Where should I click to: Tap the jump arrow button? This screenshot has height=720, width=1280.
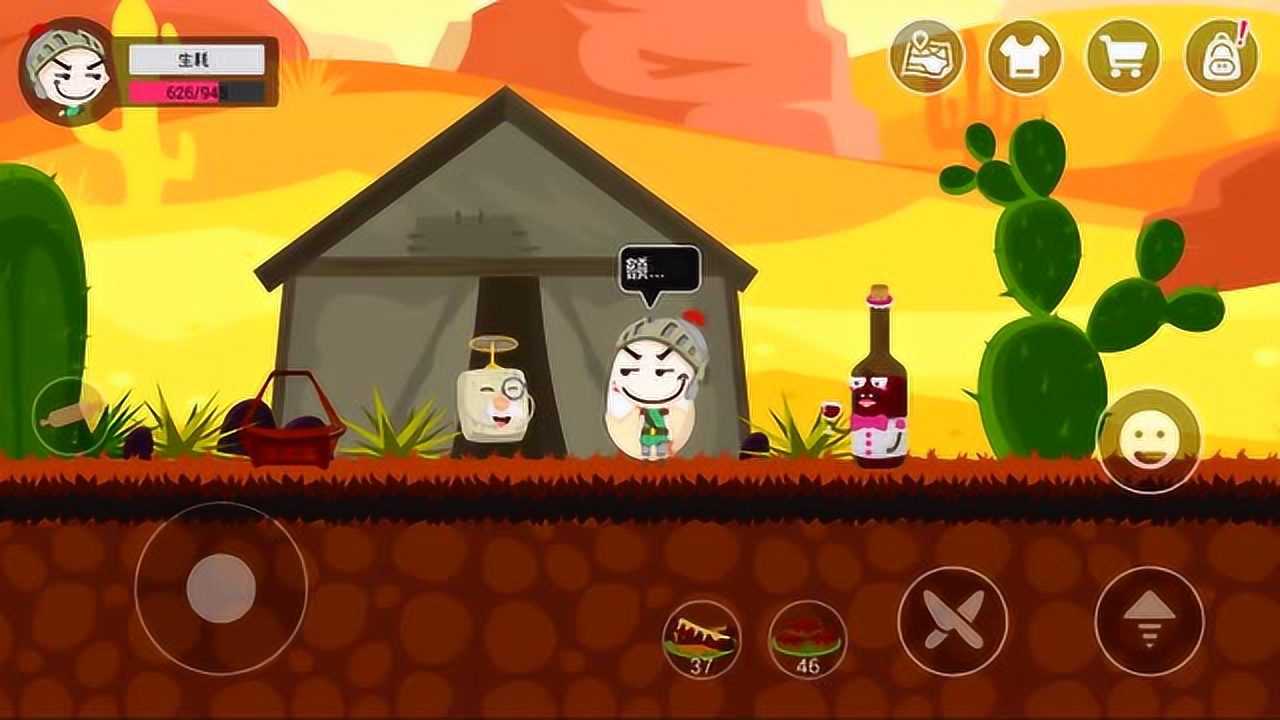(x=1149, y=621)
